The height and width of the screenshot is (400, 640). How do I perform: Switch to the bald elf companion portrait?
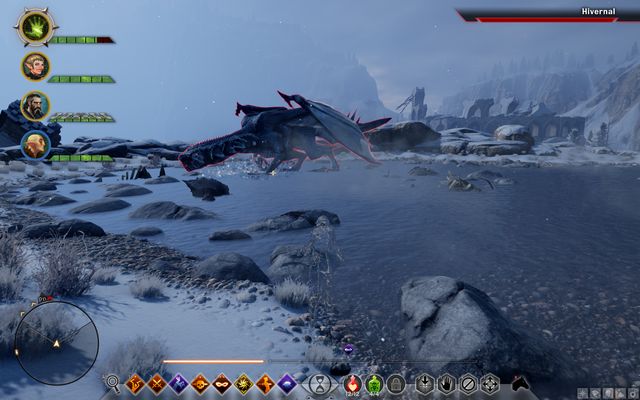coord(35,145)
